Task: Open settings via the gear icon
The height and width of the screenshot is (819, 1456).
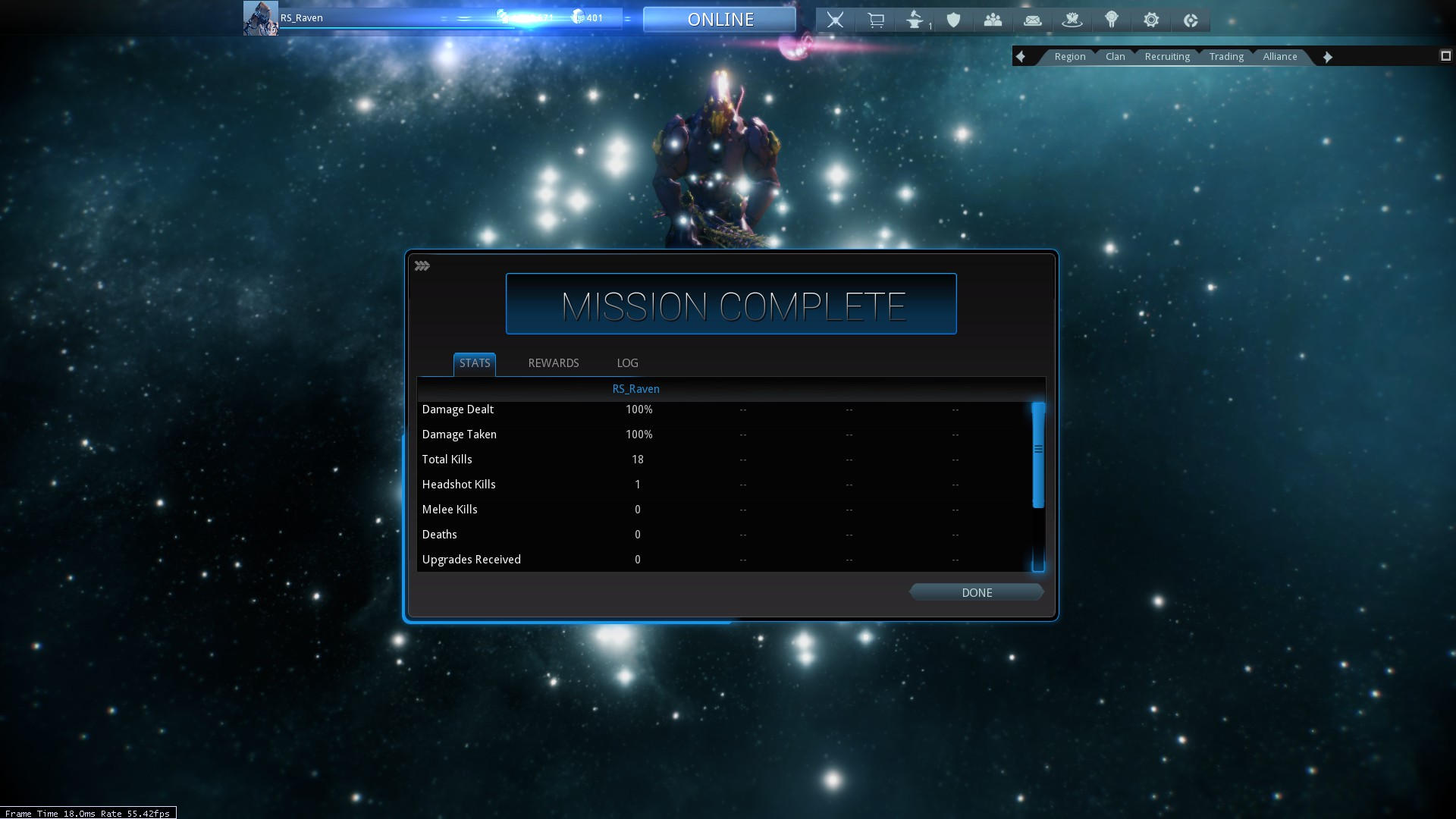Action: [x=1150, y=20]
